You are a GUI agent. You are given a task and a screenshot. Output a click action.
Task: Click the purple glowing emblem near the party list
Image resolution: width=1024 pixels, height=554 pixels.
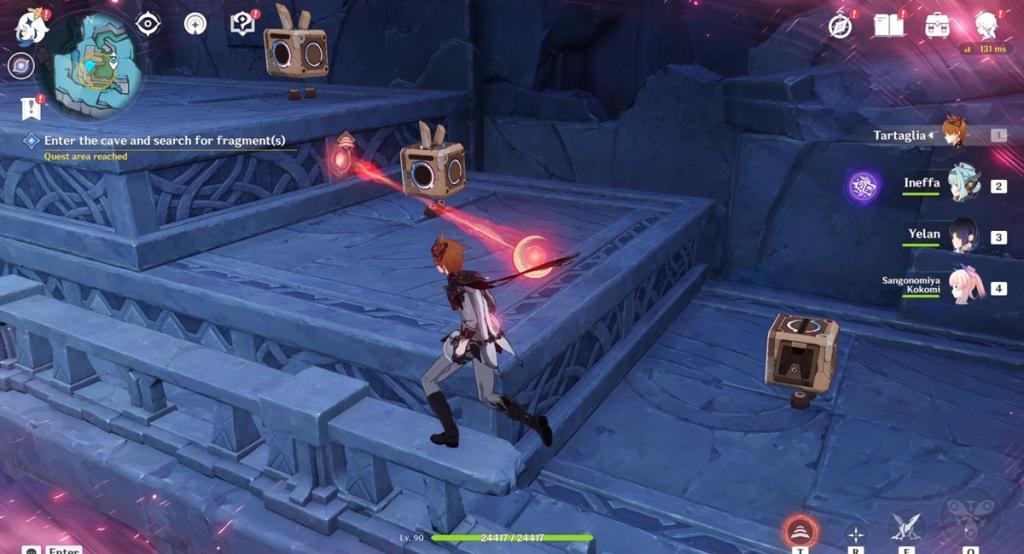point(864,186)
